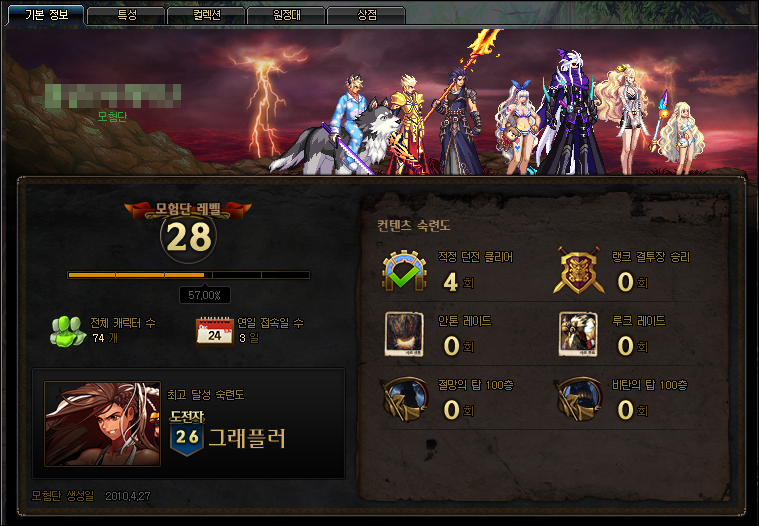The image size is (759, 526).
Task: Open the 비탄의 탑 100층 icon
Action: pyautogui.click(x=578, y=398)
